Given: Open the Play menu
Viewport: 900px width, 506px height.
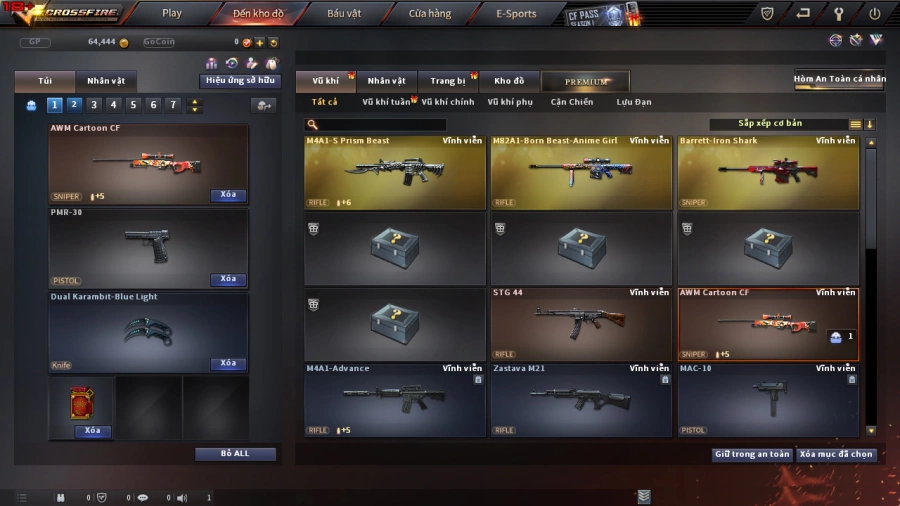Looking at the screenshot, I should click(172, 14).
